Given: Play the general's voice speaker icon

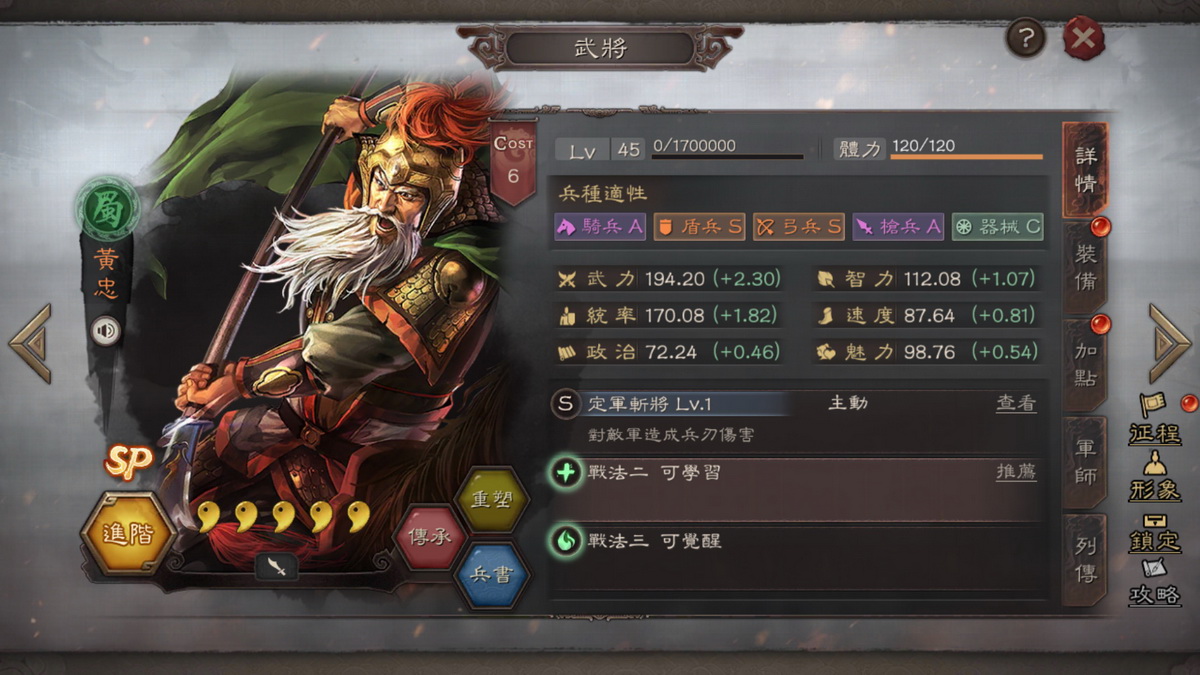Looking at the screenshot, I should (x=106, y=330).
